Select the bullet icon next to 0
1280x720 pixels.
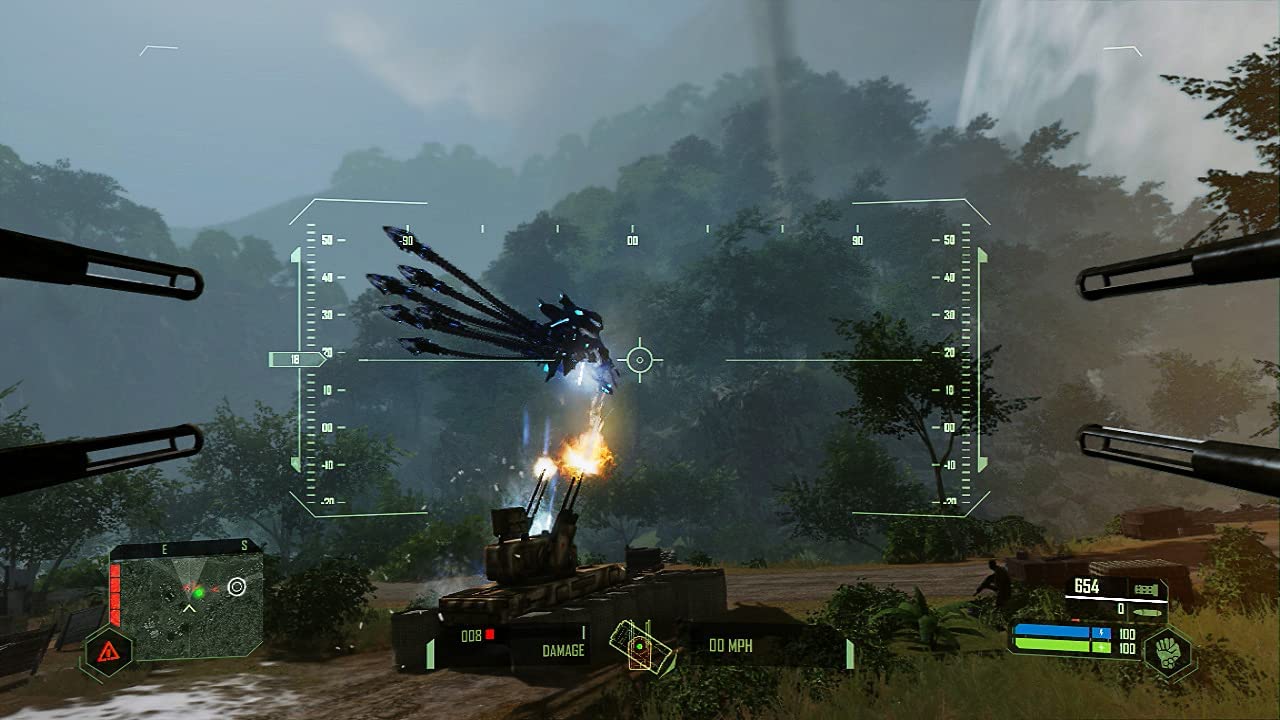(1148, 612)
